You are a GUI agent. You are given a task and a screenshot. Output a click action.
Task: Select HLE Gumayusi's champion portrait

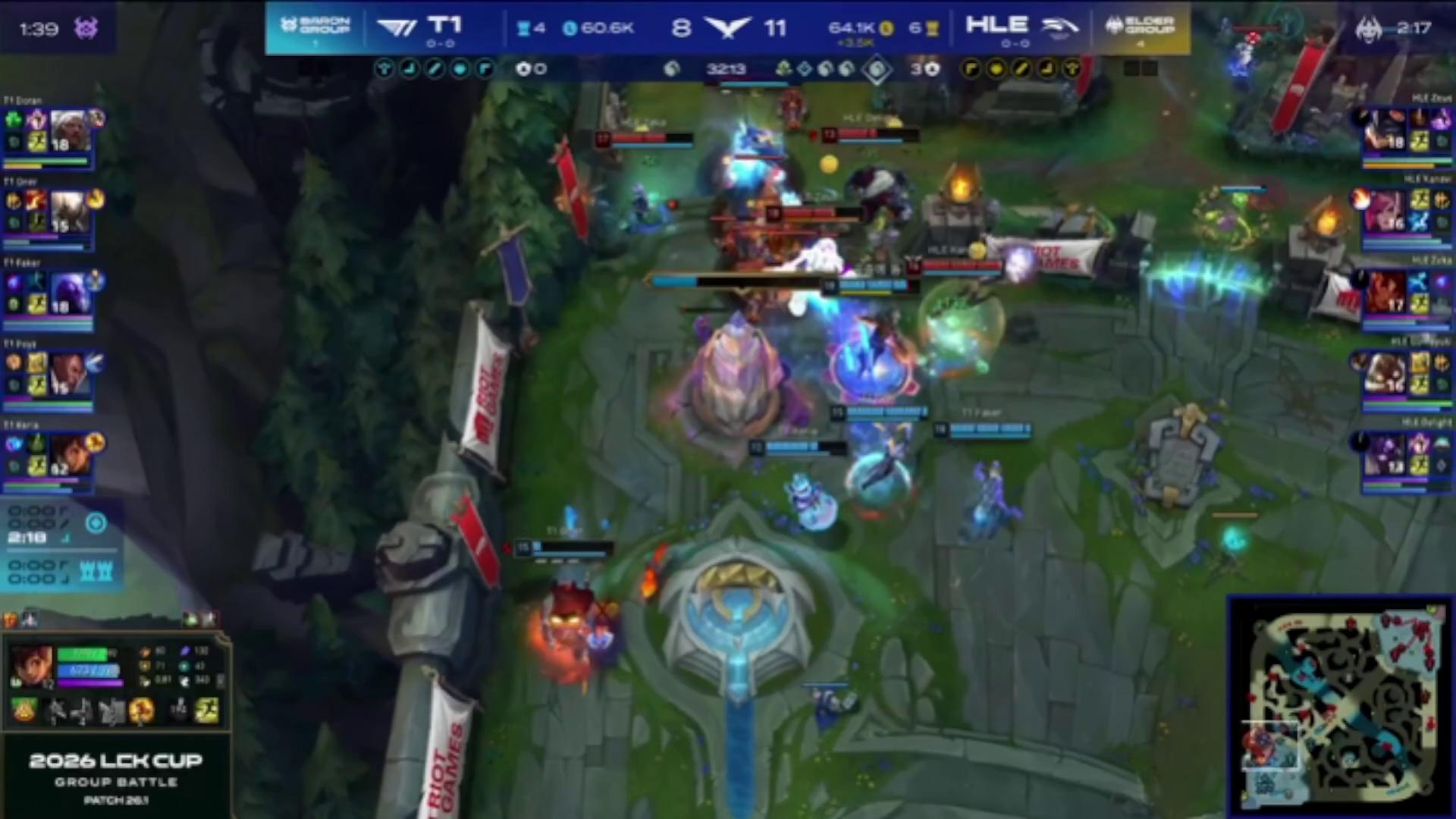(x=1385, y=375)
